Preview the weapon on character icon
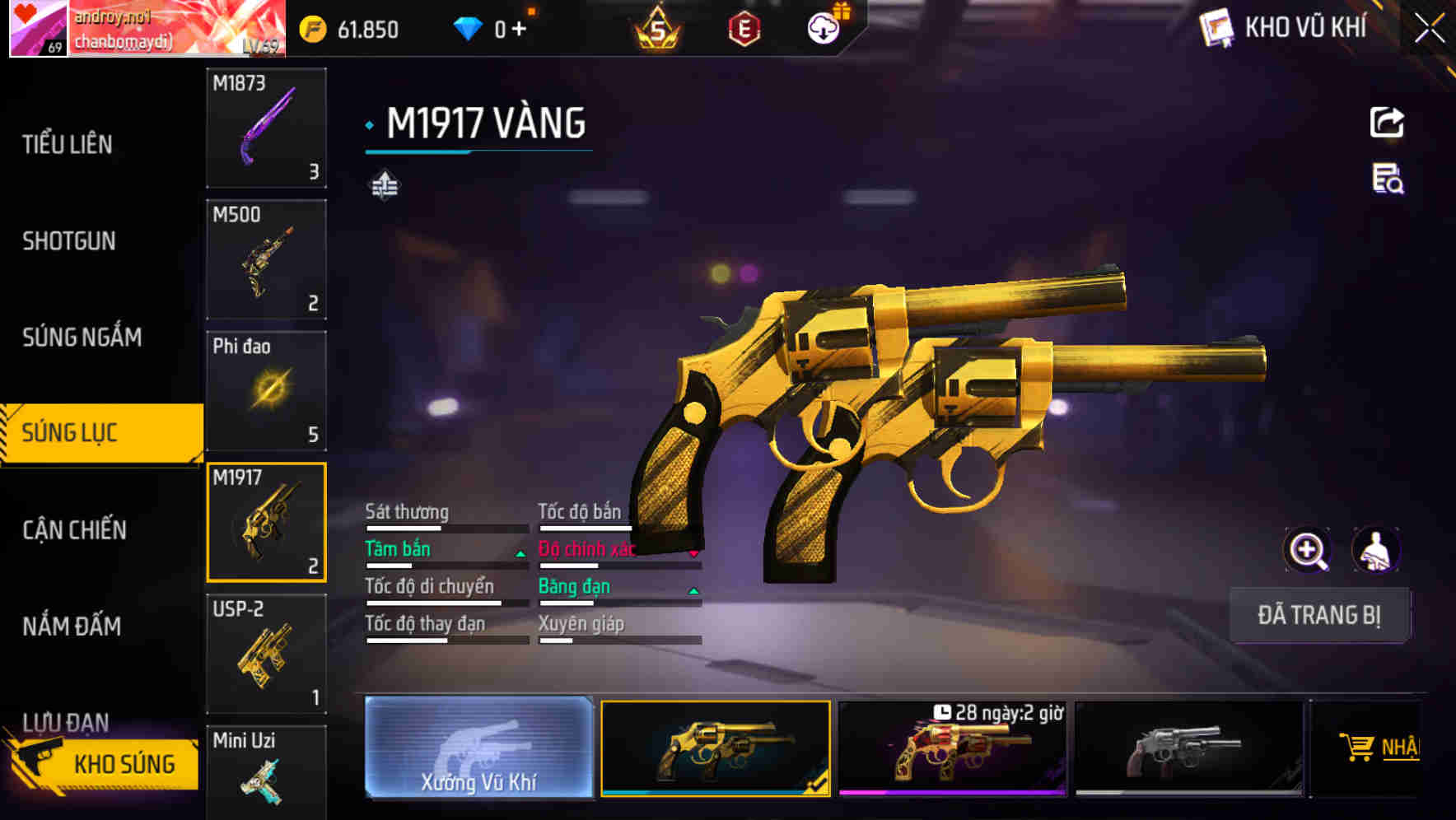The height and width of the screenshot is (820, 1456). pos(1375,550)
